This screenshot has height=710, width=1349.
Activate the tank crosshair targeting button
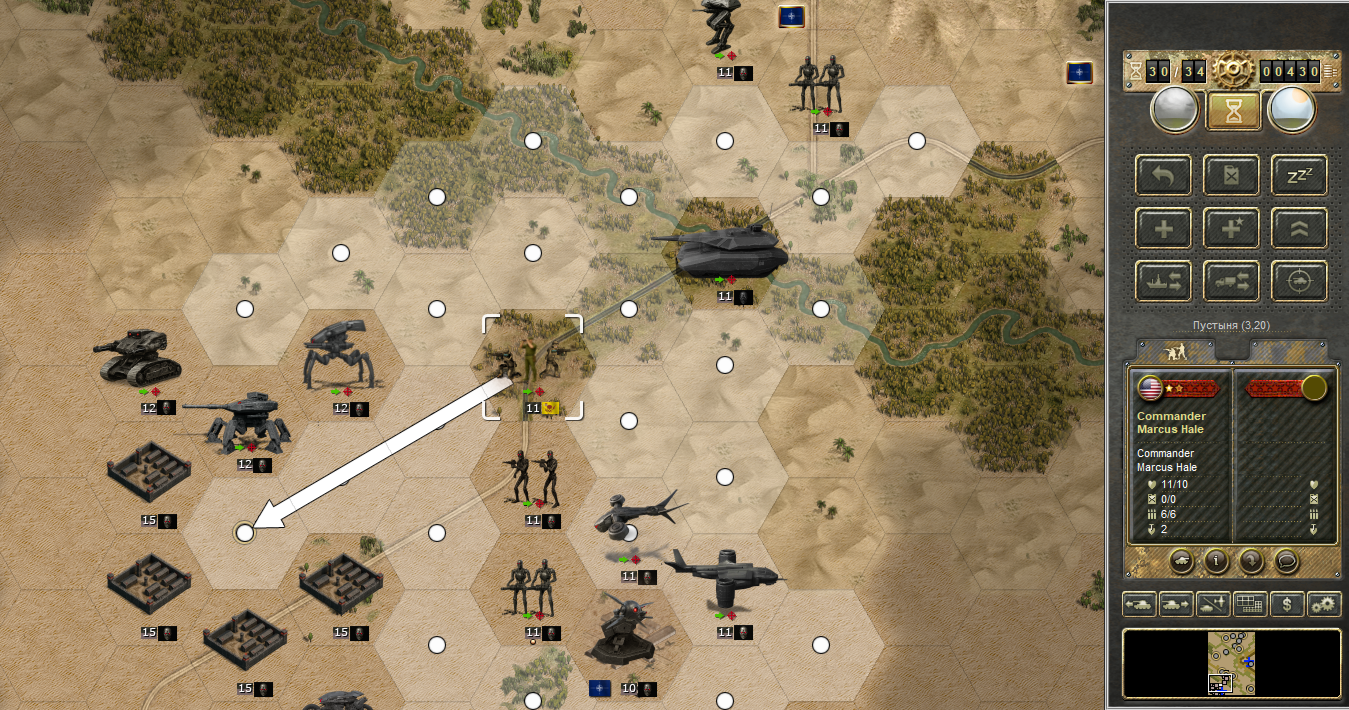tap(1299, 281)
